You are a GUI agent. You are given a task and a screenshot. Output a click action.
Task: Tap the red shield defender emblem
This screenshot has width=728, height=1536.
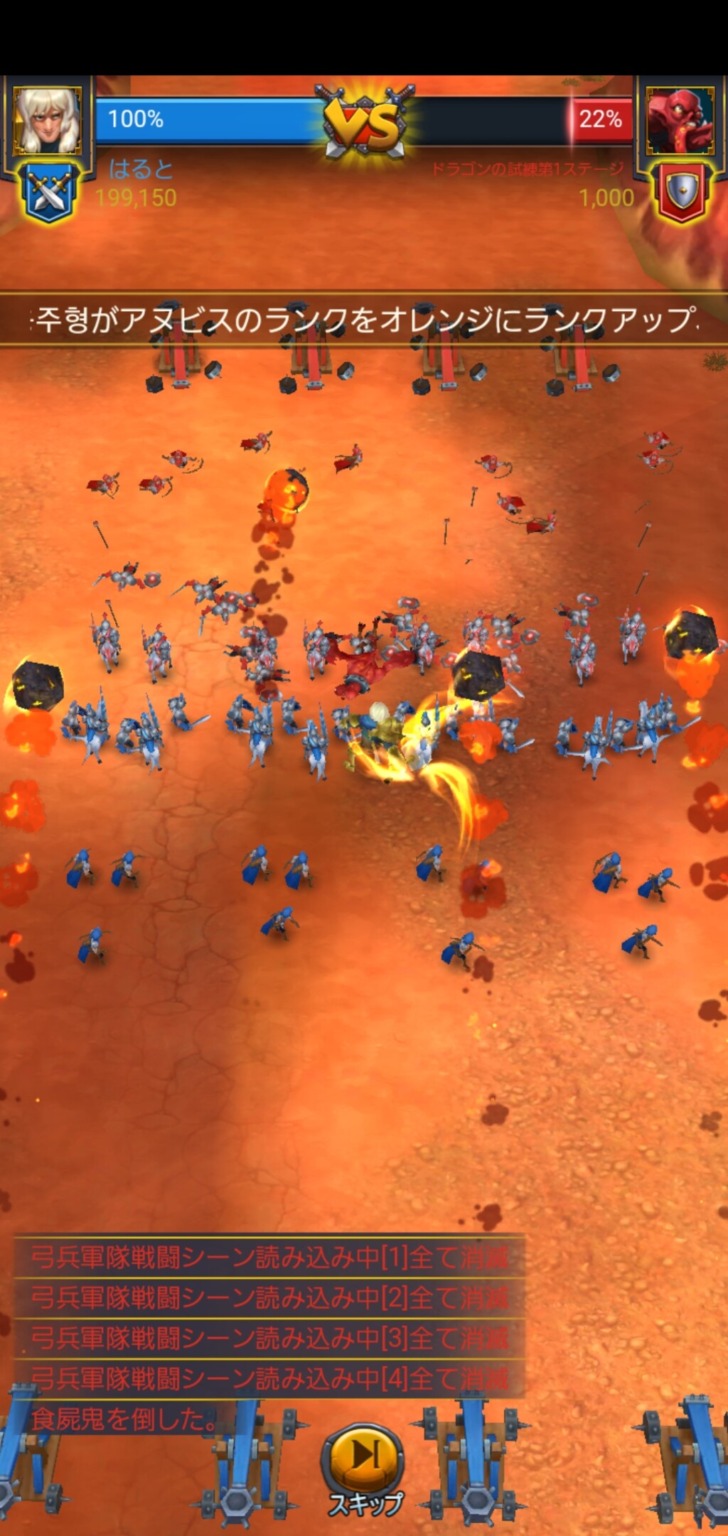click(x=681, y=191)
